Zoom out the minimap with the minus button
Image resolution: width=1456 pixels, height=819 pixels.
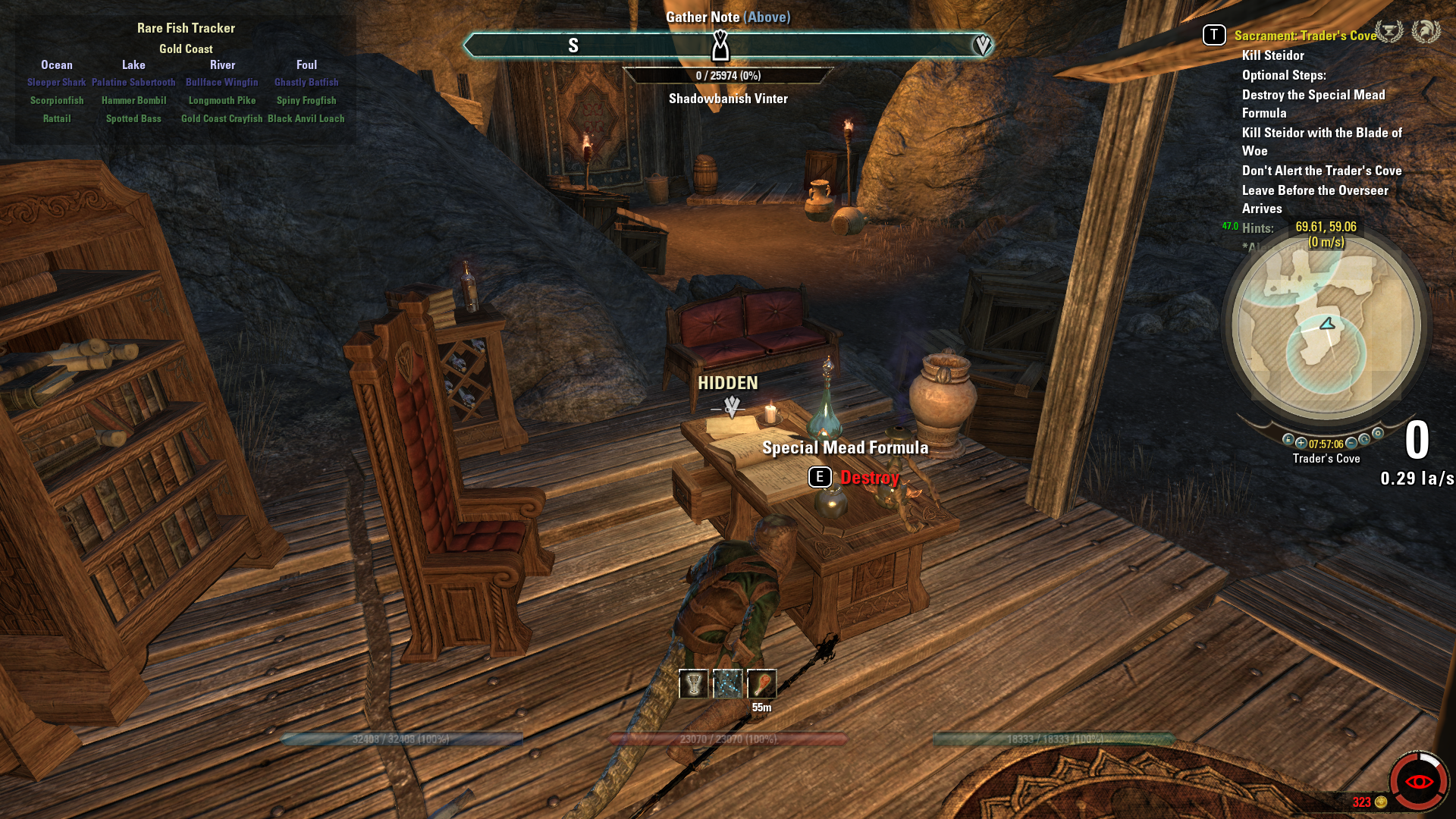(1351, 443)
